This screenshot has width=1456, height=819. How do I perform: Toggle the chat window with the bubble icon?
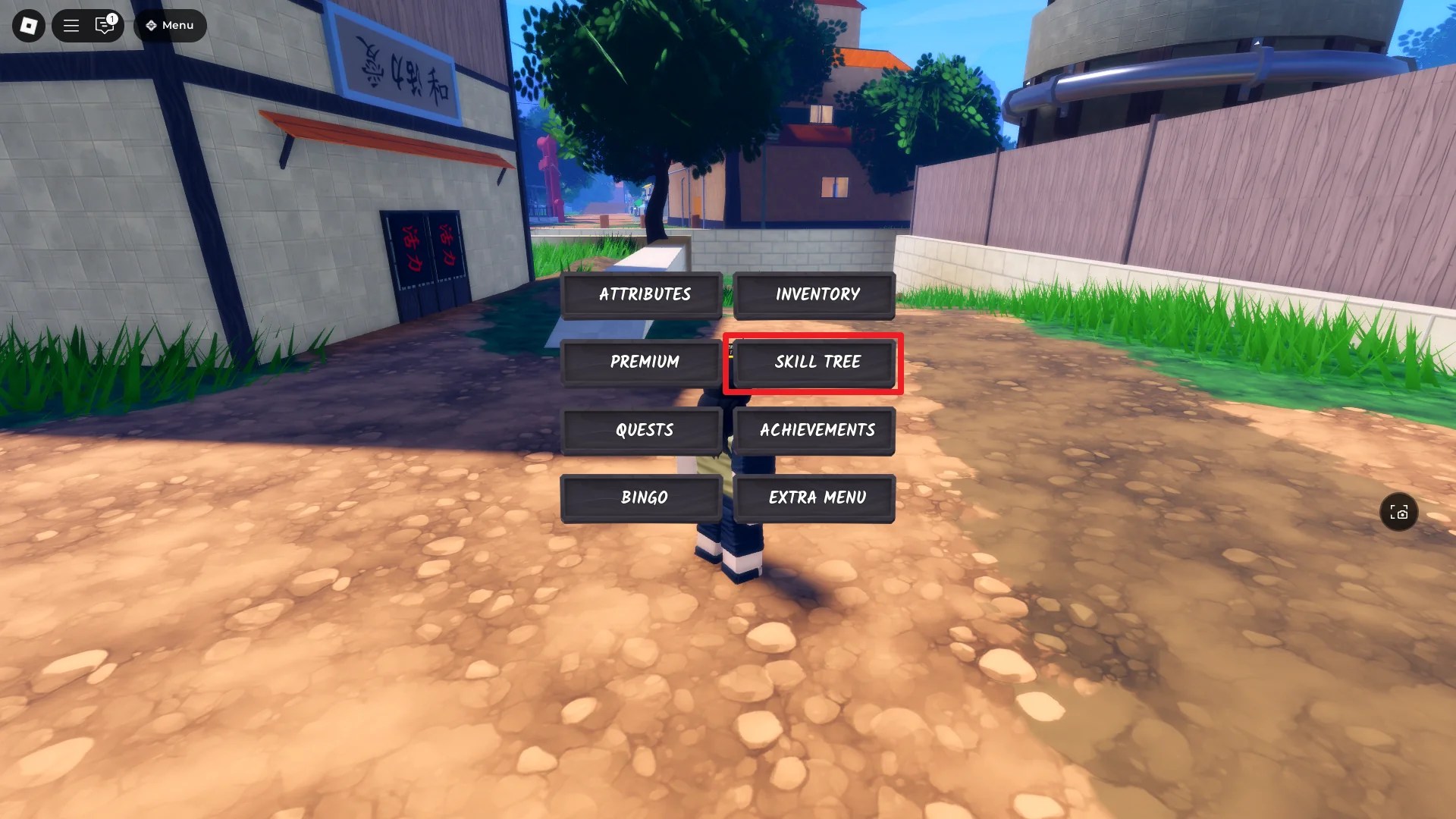coord(104,26)
